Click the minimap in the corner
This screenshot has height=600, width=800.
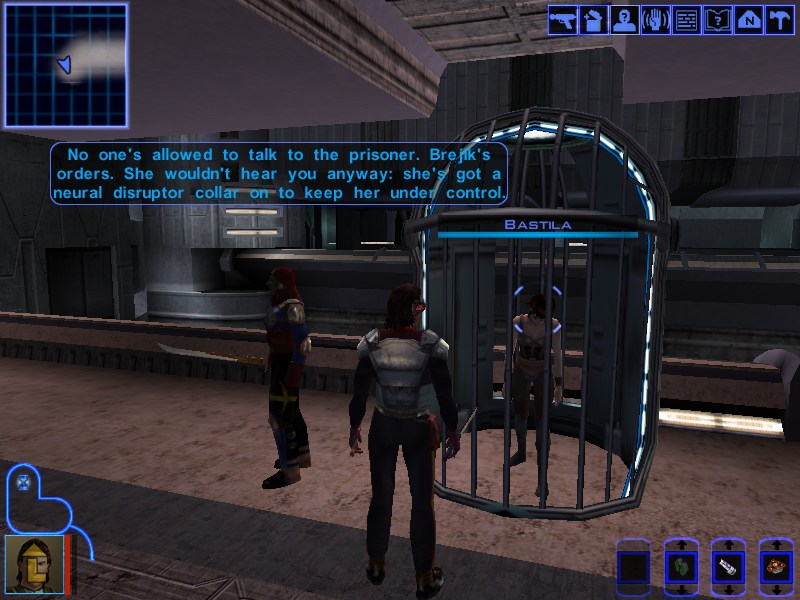(x=66, y=66)
